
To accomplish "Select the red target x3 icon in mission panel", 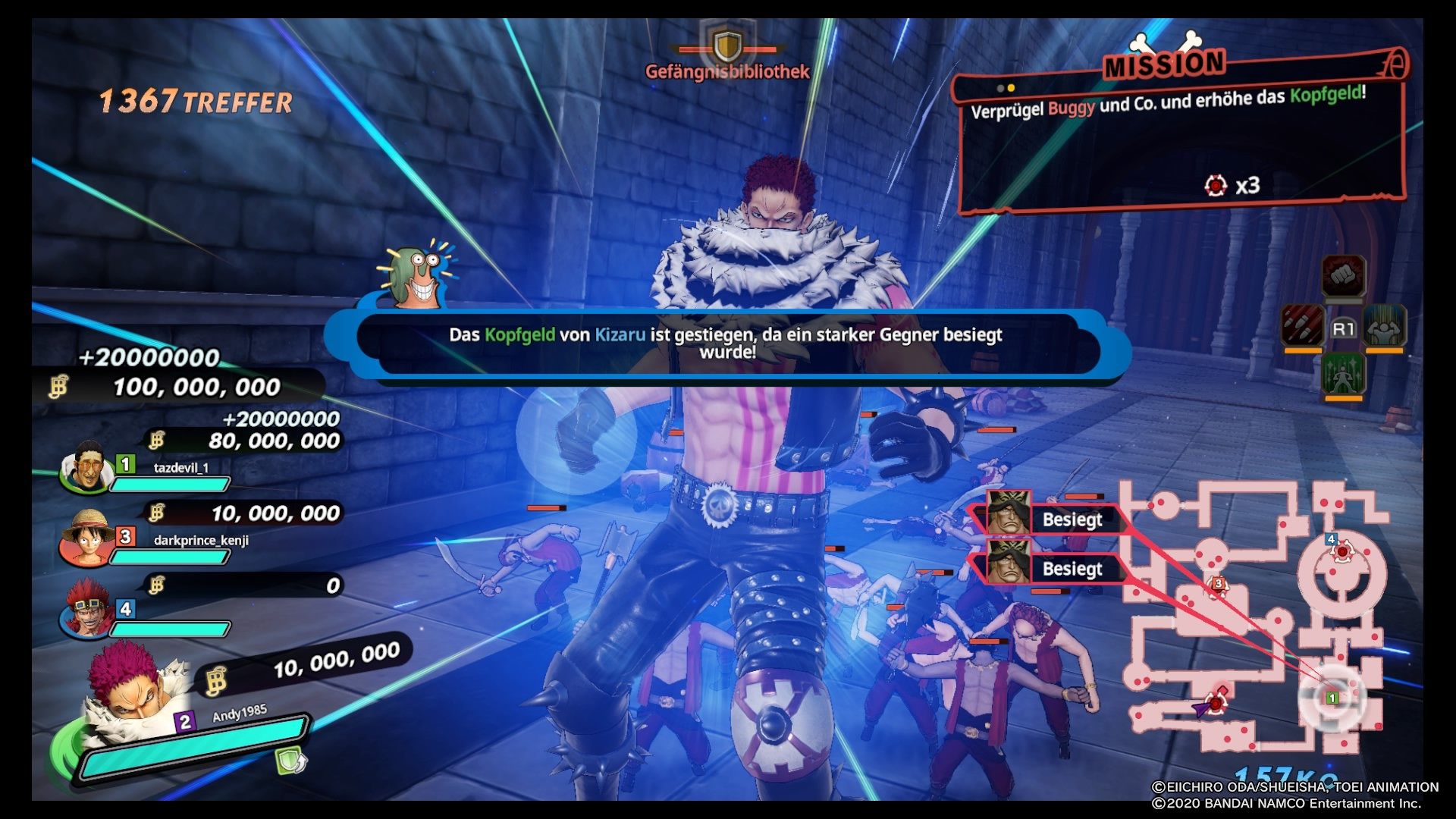I will tap(1216, 187).
